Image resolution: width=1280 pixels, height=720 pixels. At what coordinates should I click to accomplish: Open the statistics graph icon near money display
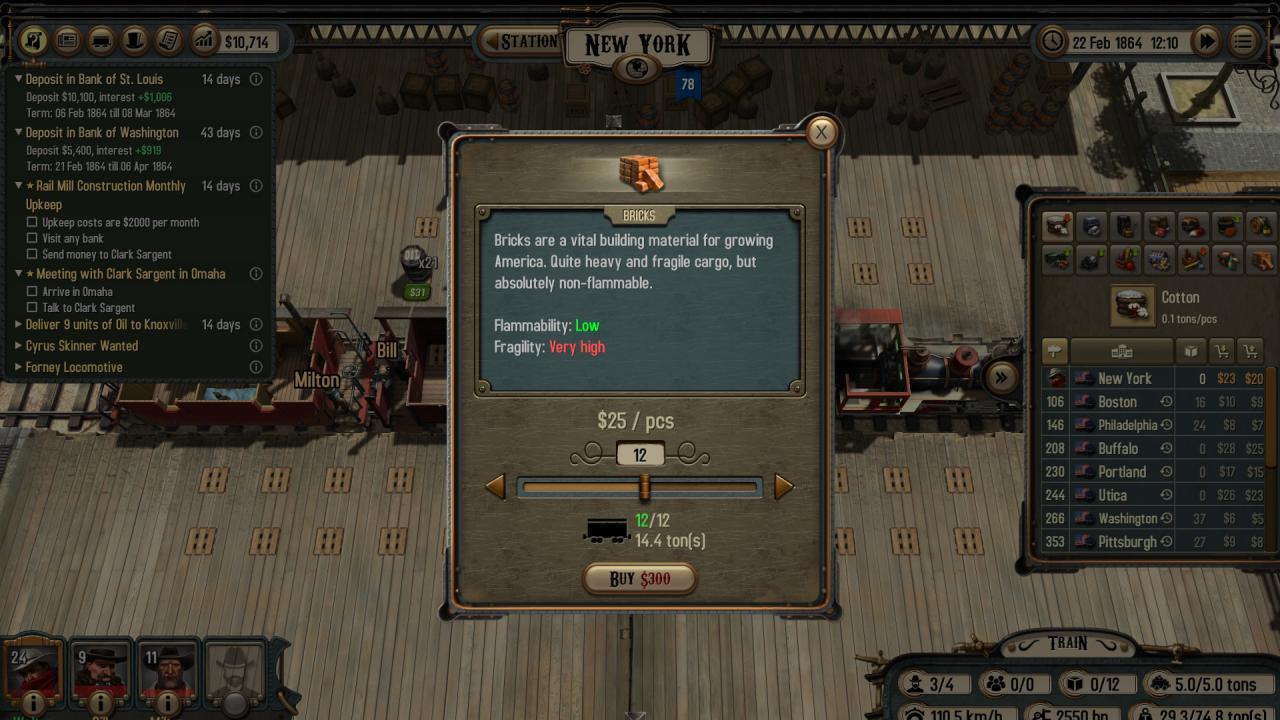click(x=206, y=41)
